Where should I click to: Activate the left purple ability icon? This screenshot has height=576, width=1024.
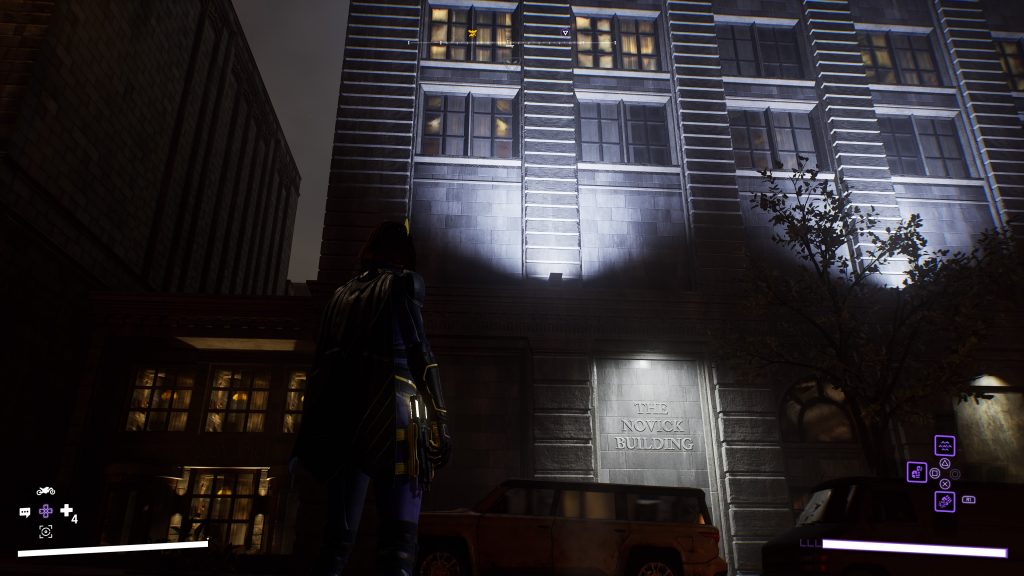917,472
